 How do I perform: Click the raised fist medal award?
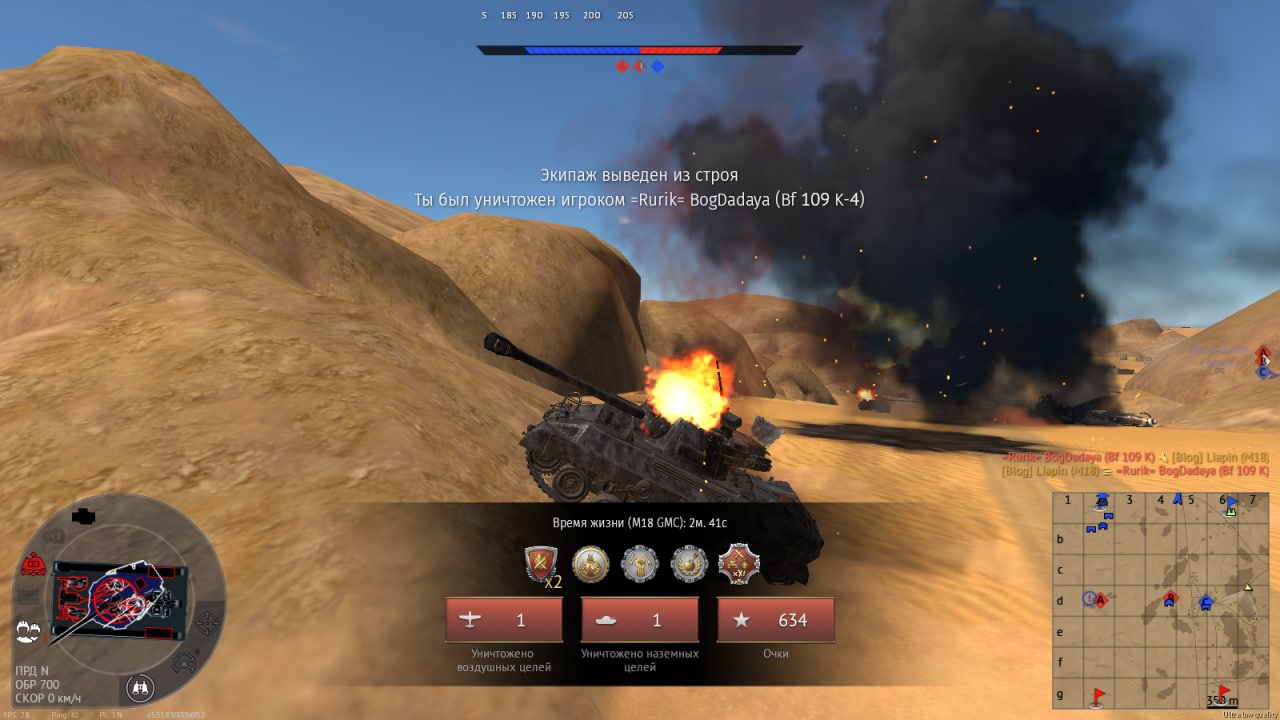pos(640,564)
